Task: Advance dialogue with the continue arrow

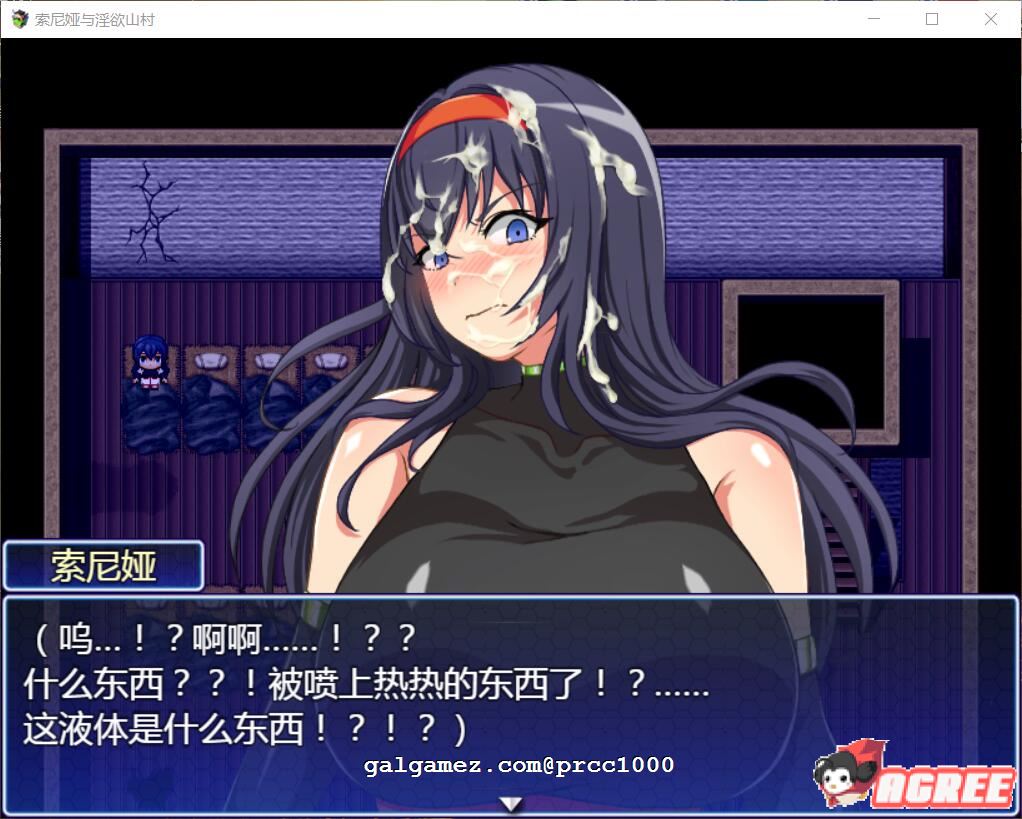Action: tap(511, 803)
